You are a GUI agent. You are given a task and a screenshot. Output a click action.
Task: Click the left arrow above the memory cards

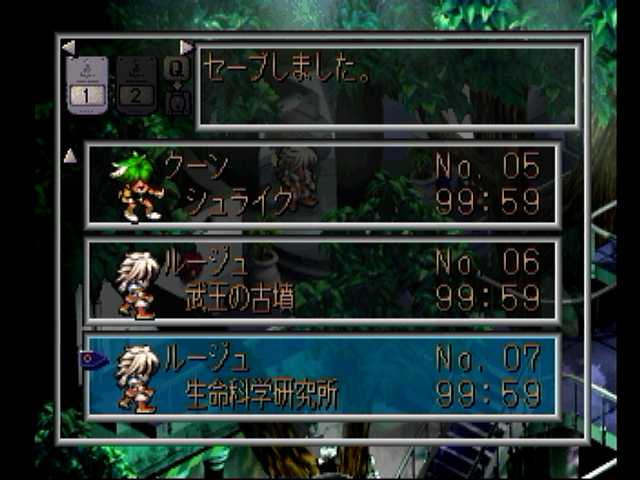pyautogui.click(x=68, y=47)
